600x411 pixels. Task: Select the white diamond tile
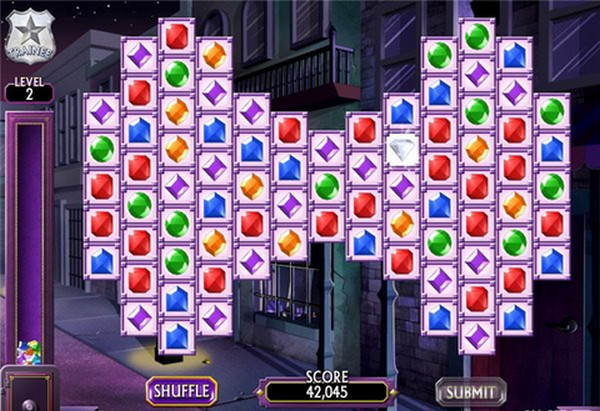pyautogui.click(x=402, y=148)
